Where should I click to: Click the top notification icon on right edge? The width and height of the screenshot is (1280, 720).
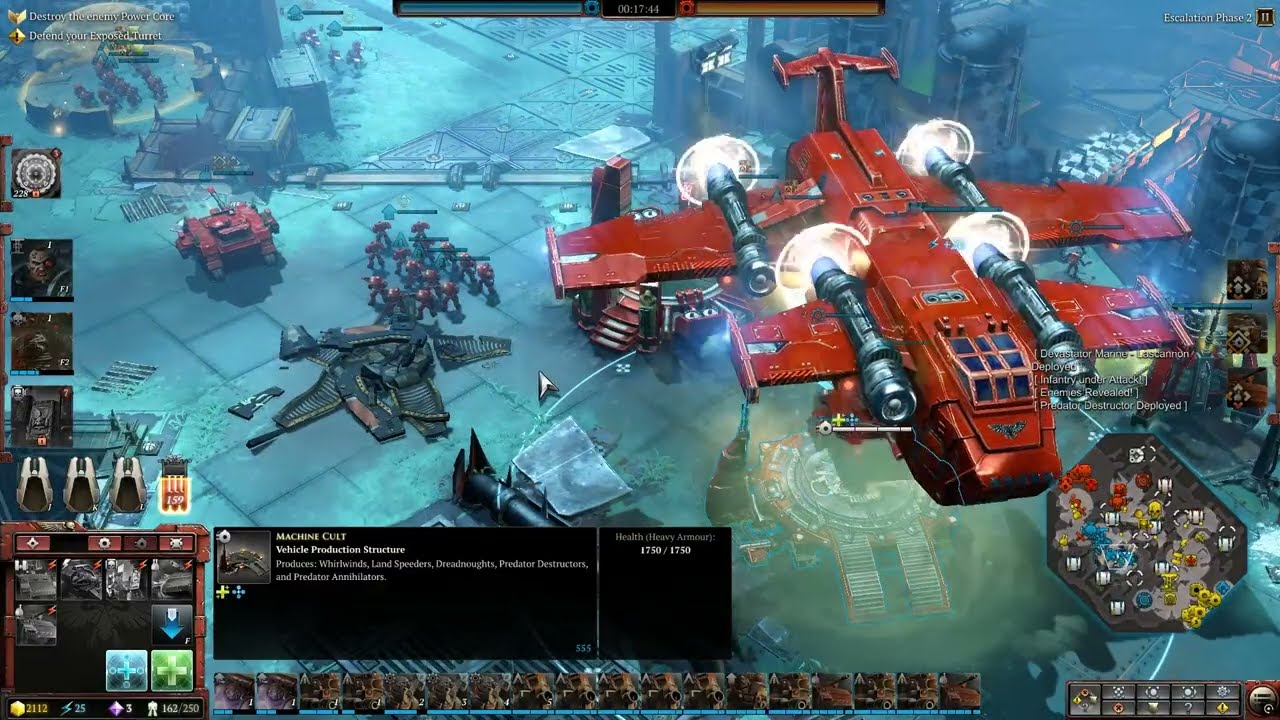point(1247,281)
